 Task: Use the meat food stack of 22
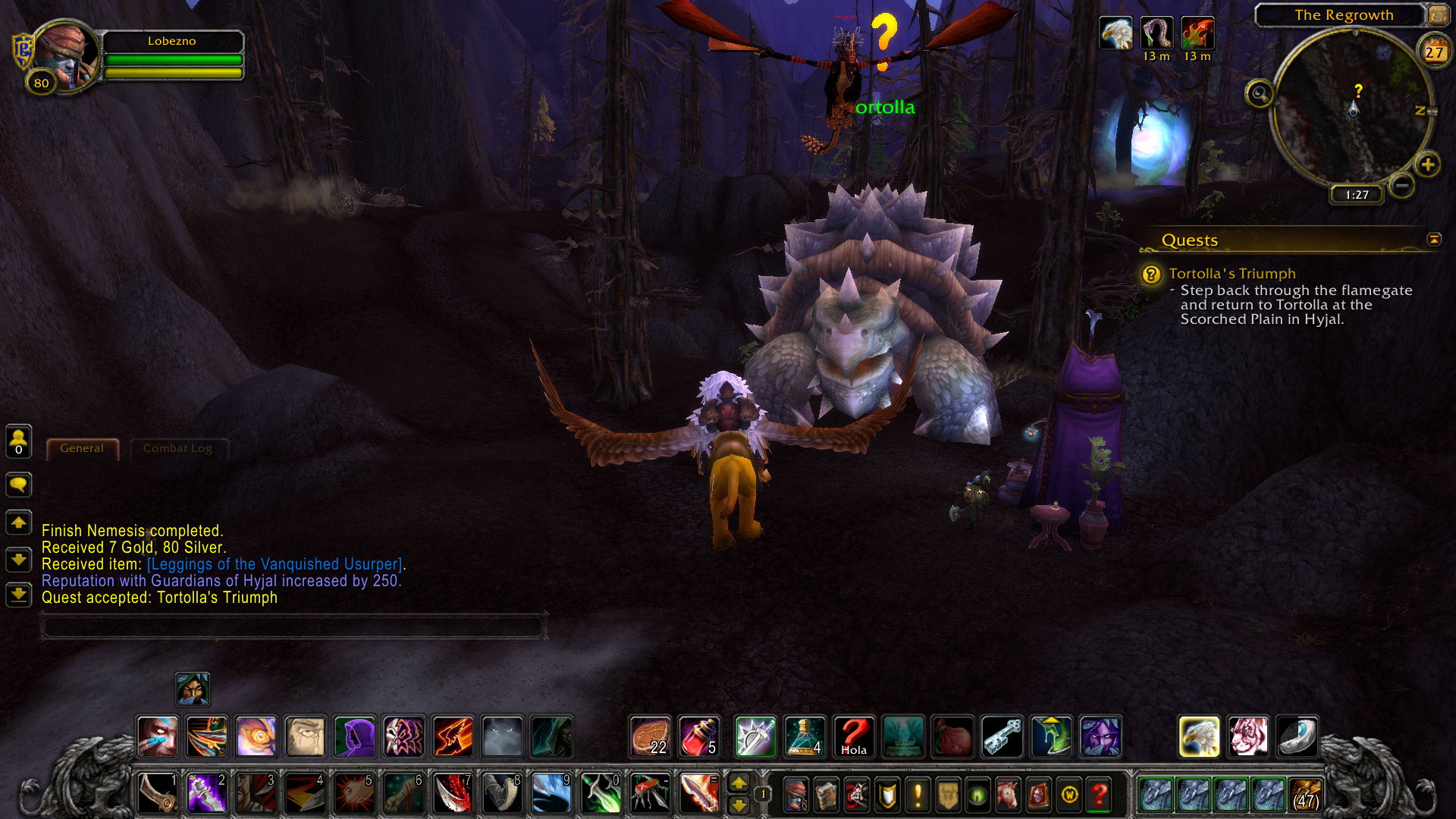pyautogui.click(x=651, y=736)
